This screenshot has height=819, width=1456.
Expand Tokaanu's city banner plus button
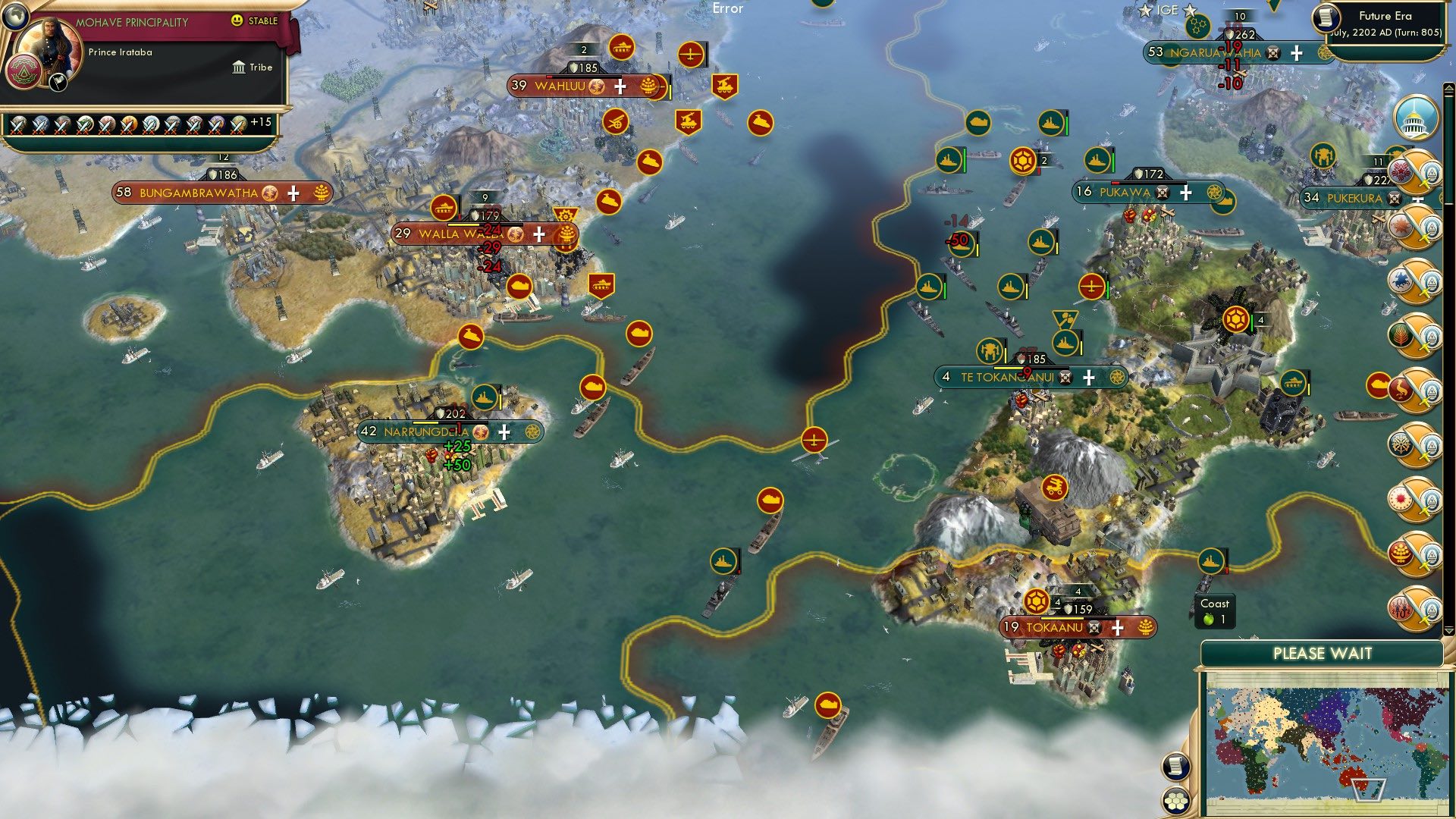[1116, 628]
